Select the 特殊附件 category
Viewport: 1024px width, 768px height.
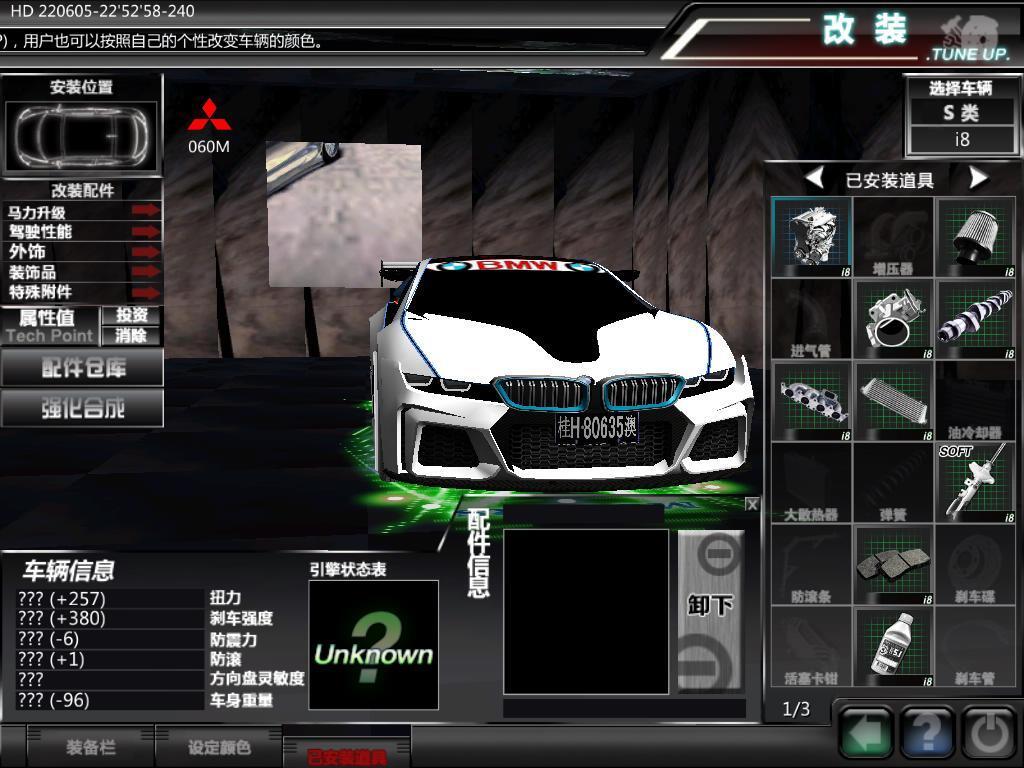[x=82, y=292]
